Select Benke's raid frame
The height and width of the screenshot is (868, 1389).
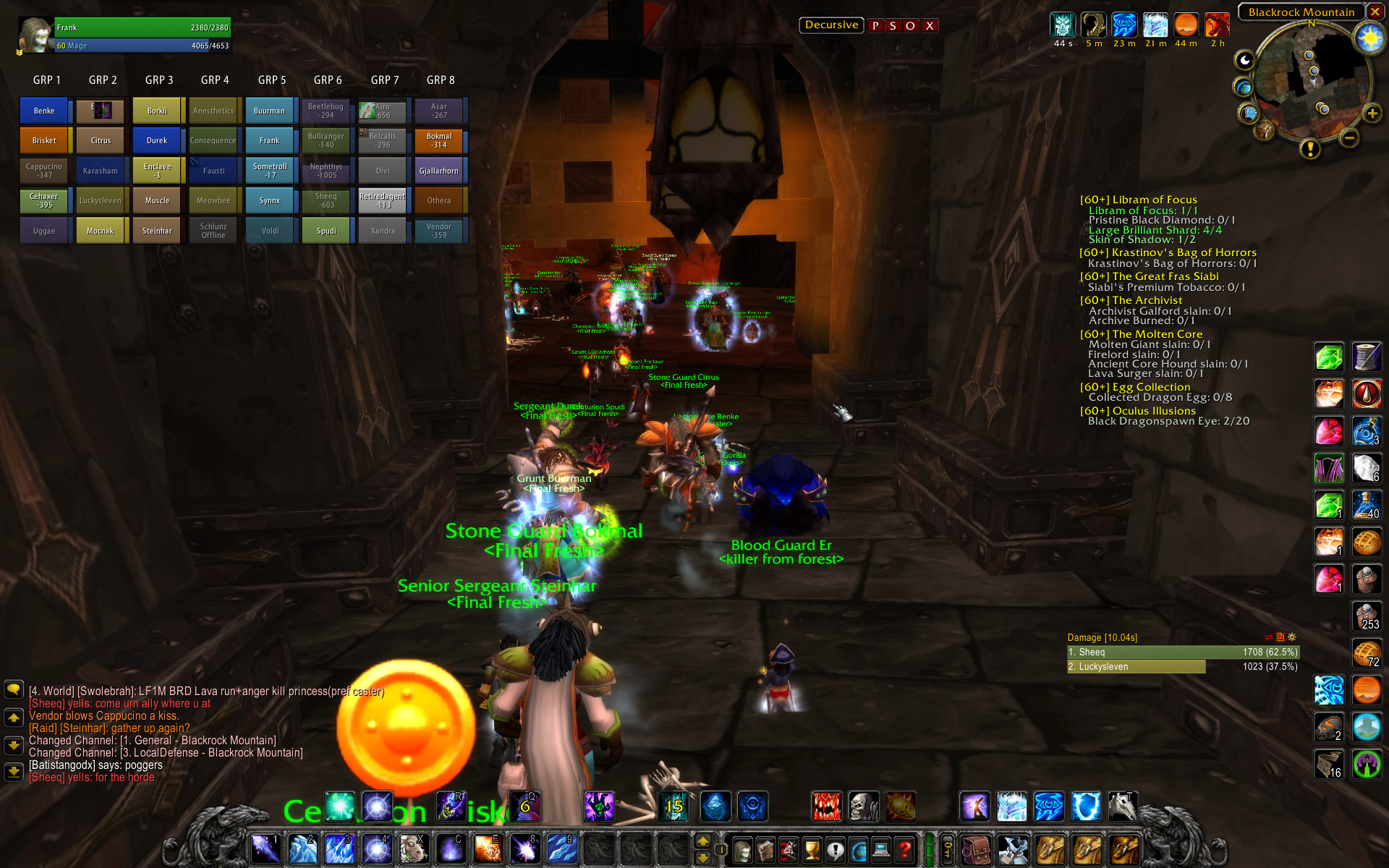click(44, 111)
